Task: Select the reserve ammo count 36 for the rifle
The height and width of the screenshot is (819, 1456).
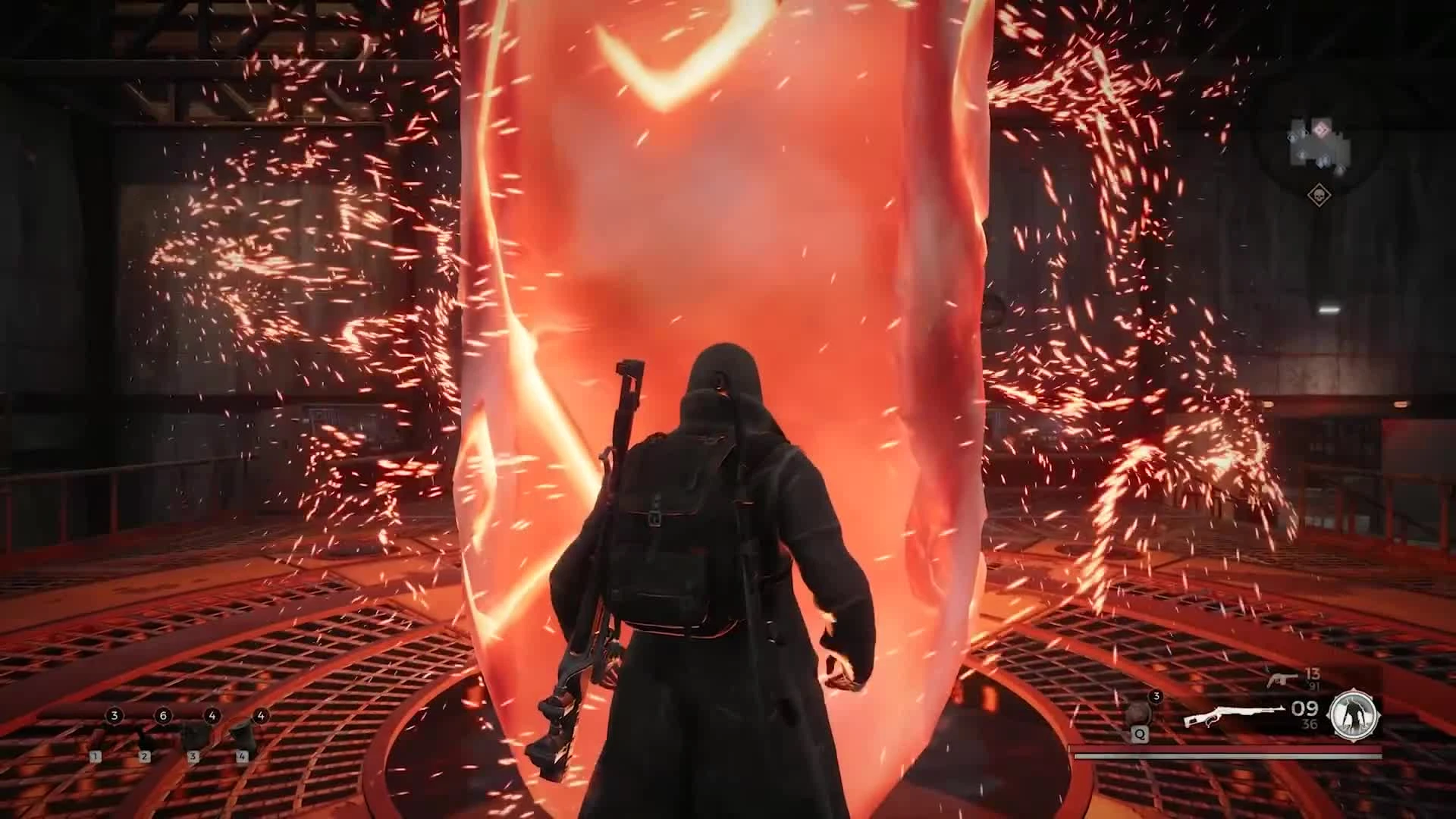Action: click(1308, 723)
